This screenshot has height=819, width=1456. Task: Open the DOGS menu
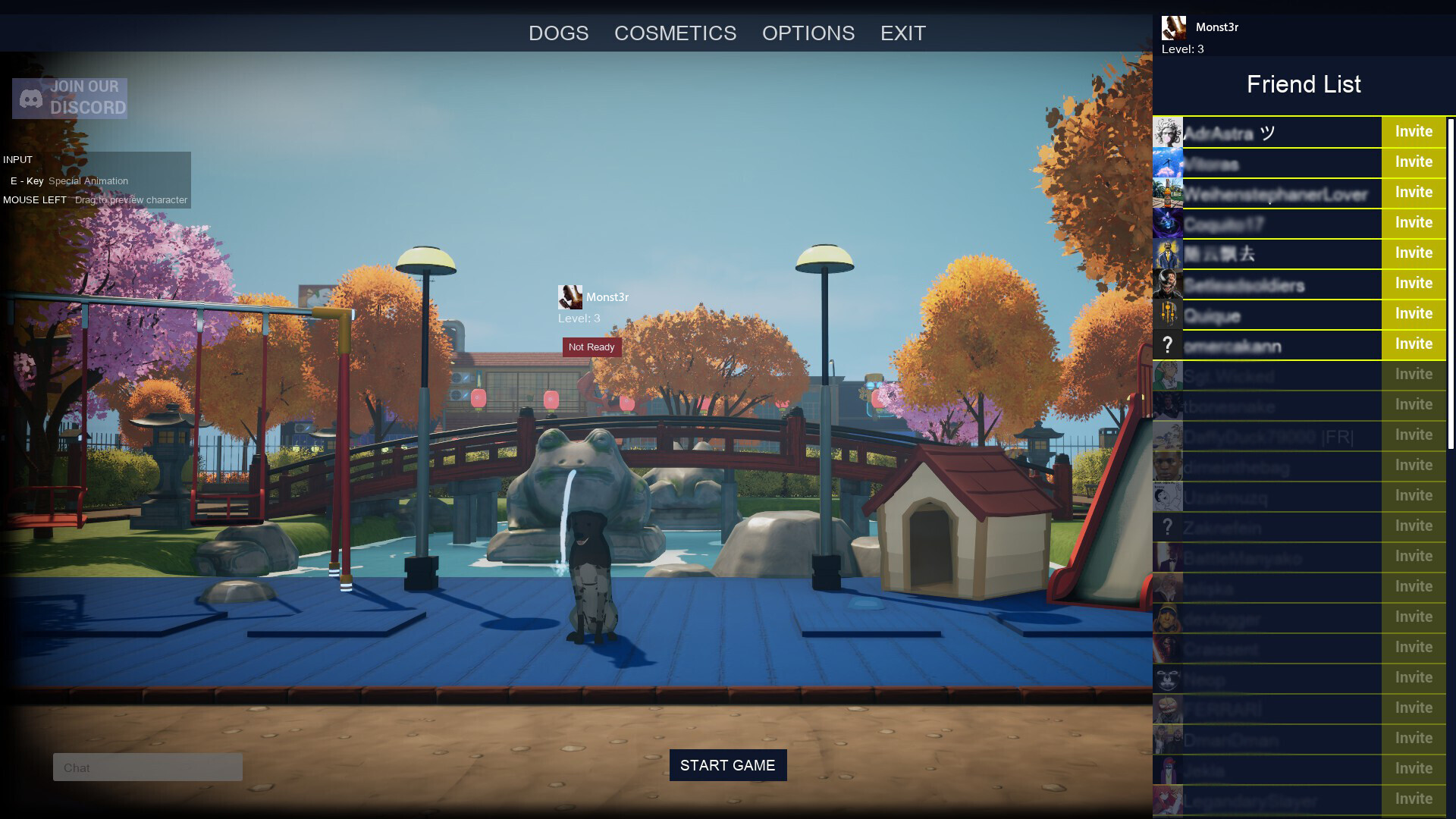pos(558,33)
